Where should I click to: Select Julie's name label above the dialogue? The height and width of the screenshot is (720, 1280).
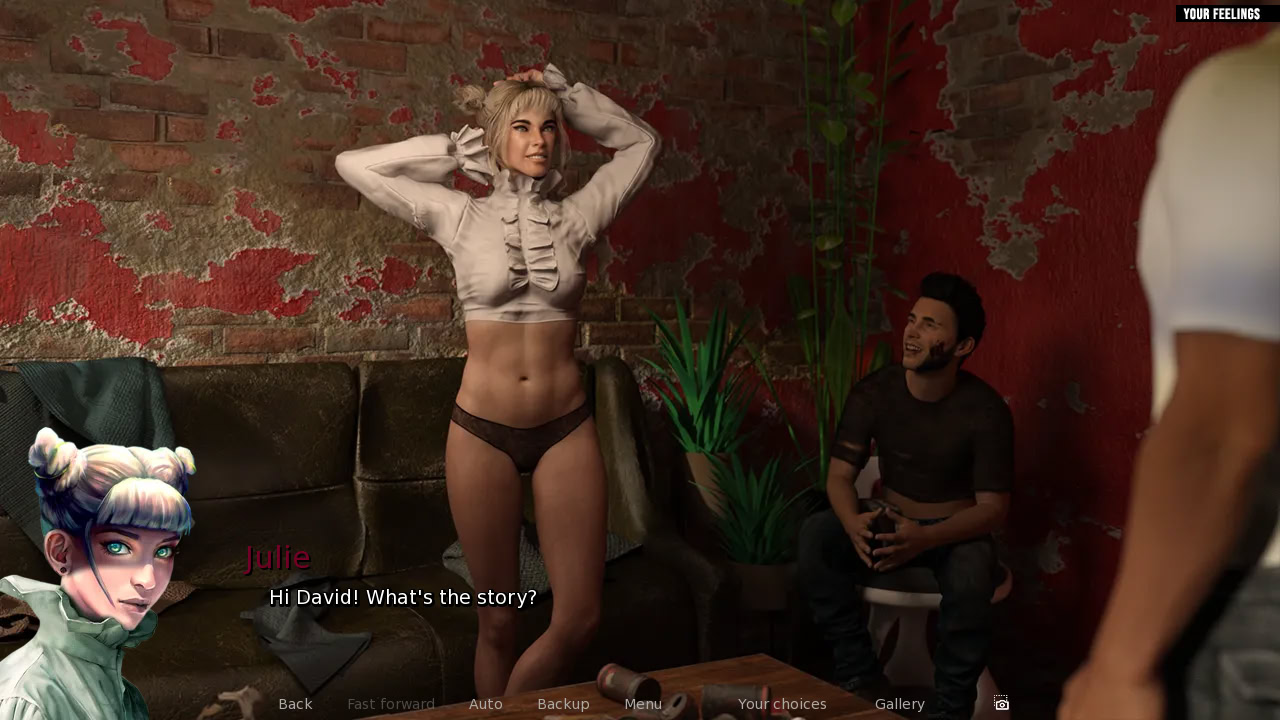pyautogui.click(x=279, y=557)
